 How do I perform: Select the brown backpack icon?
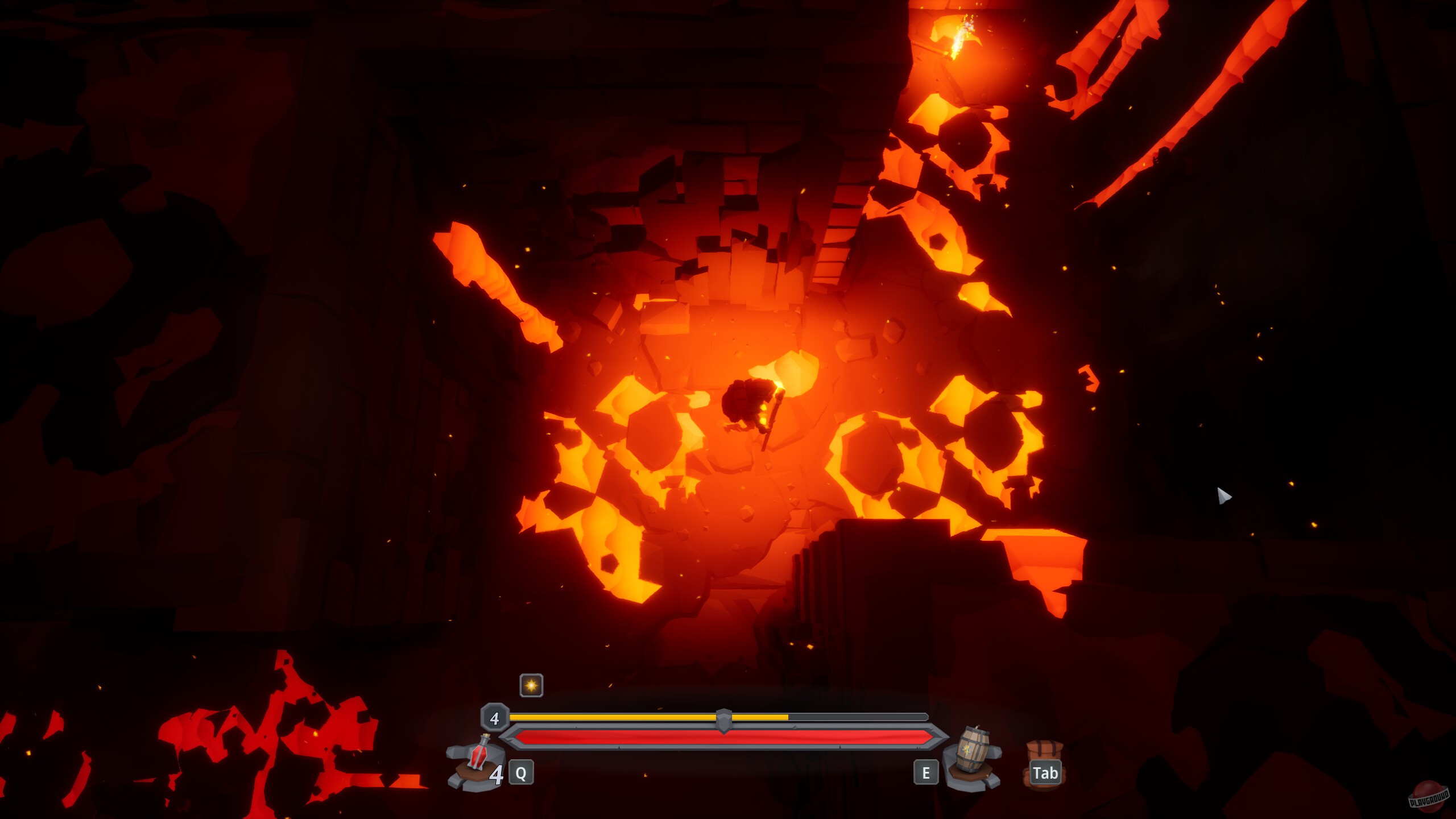click(x=1045, y=751)
